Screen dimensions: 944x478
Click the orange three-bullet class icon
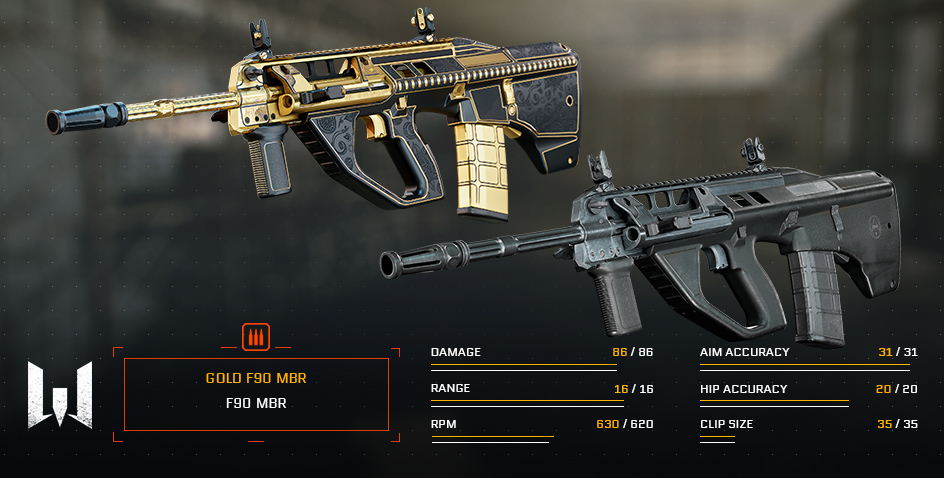256,337
